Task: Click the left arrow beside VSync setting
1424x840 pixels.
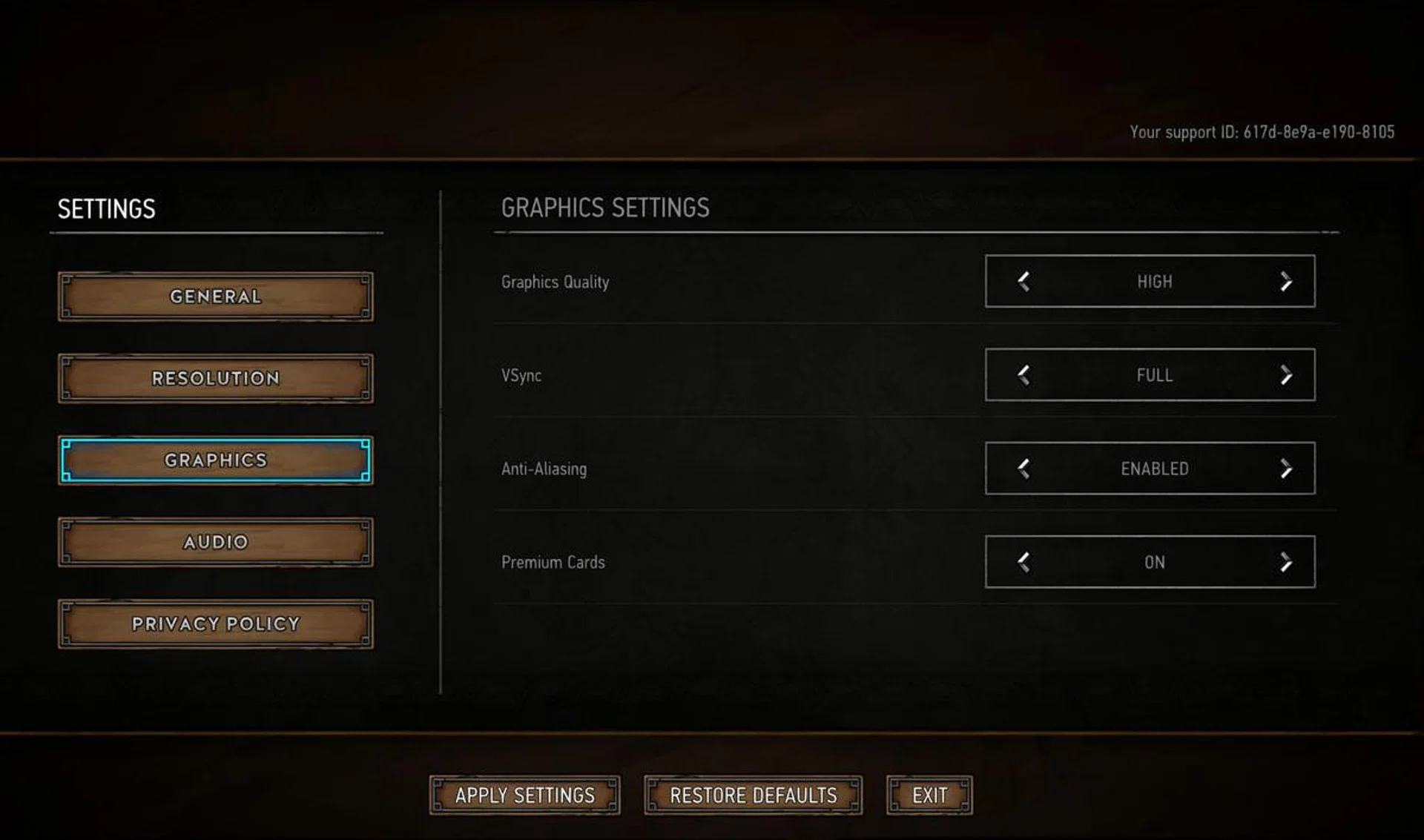Action: pyautogui.click(x=1022, y=375)
